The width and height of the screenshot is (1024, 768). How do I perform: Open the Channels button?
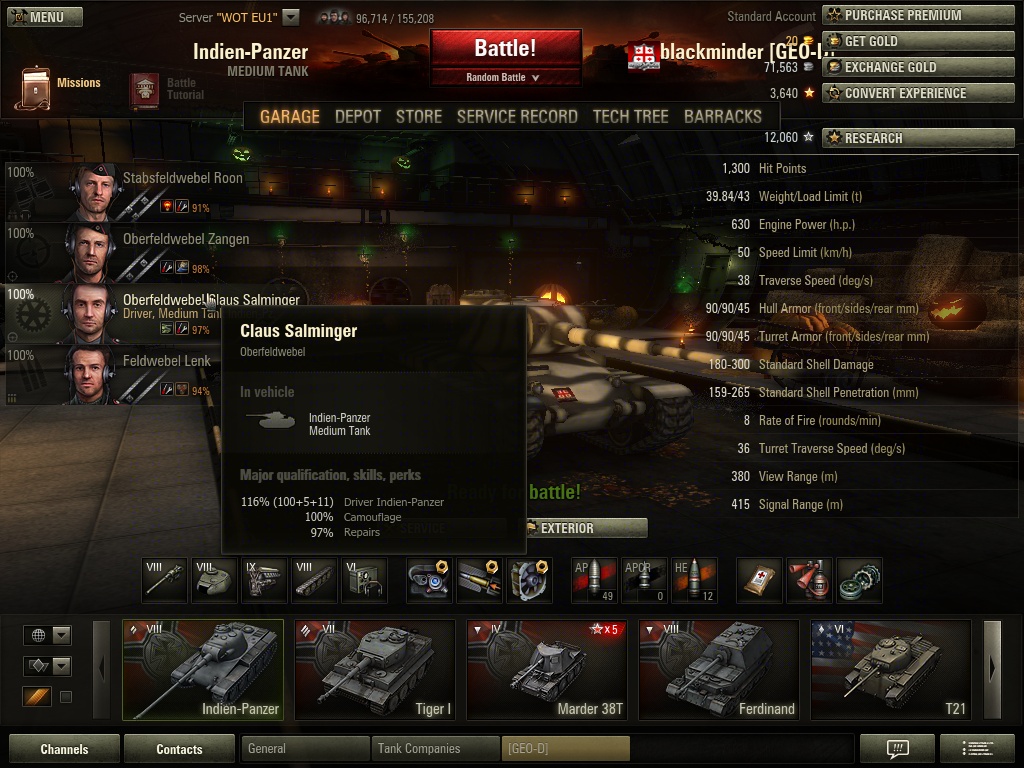click(x=64, y=749)
